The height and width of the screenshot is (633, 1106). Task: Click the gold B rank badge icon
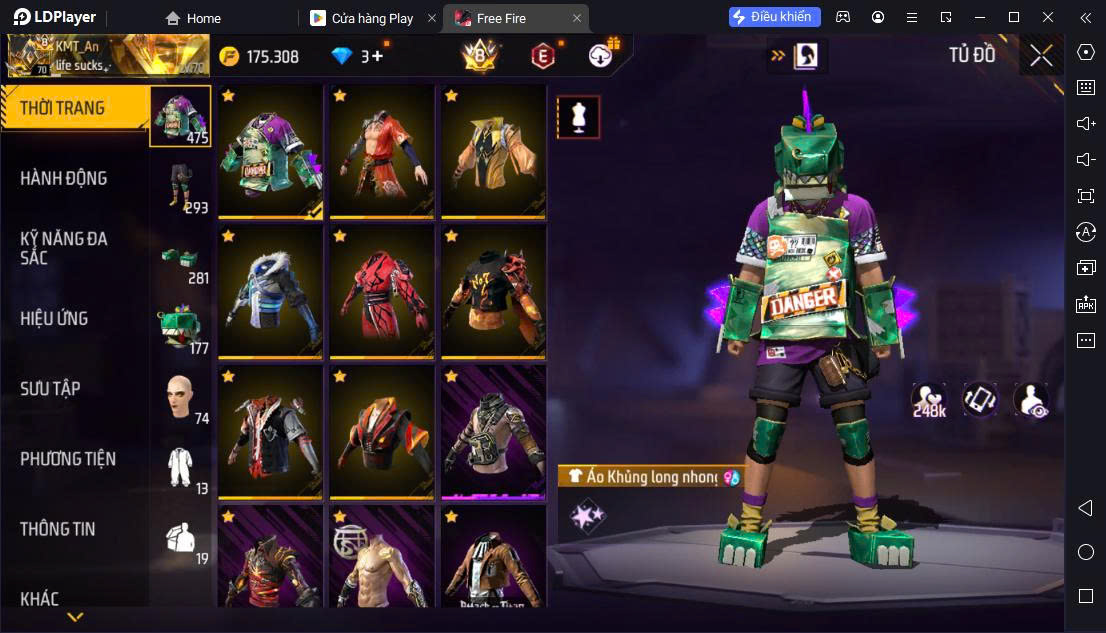(479, 57)
